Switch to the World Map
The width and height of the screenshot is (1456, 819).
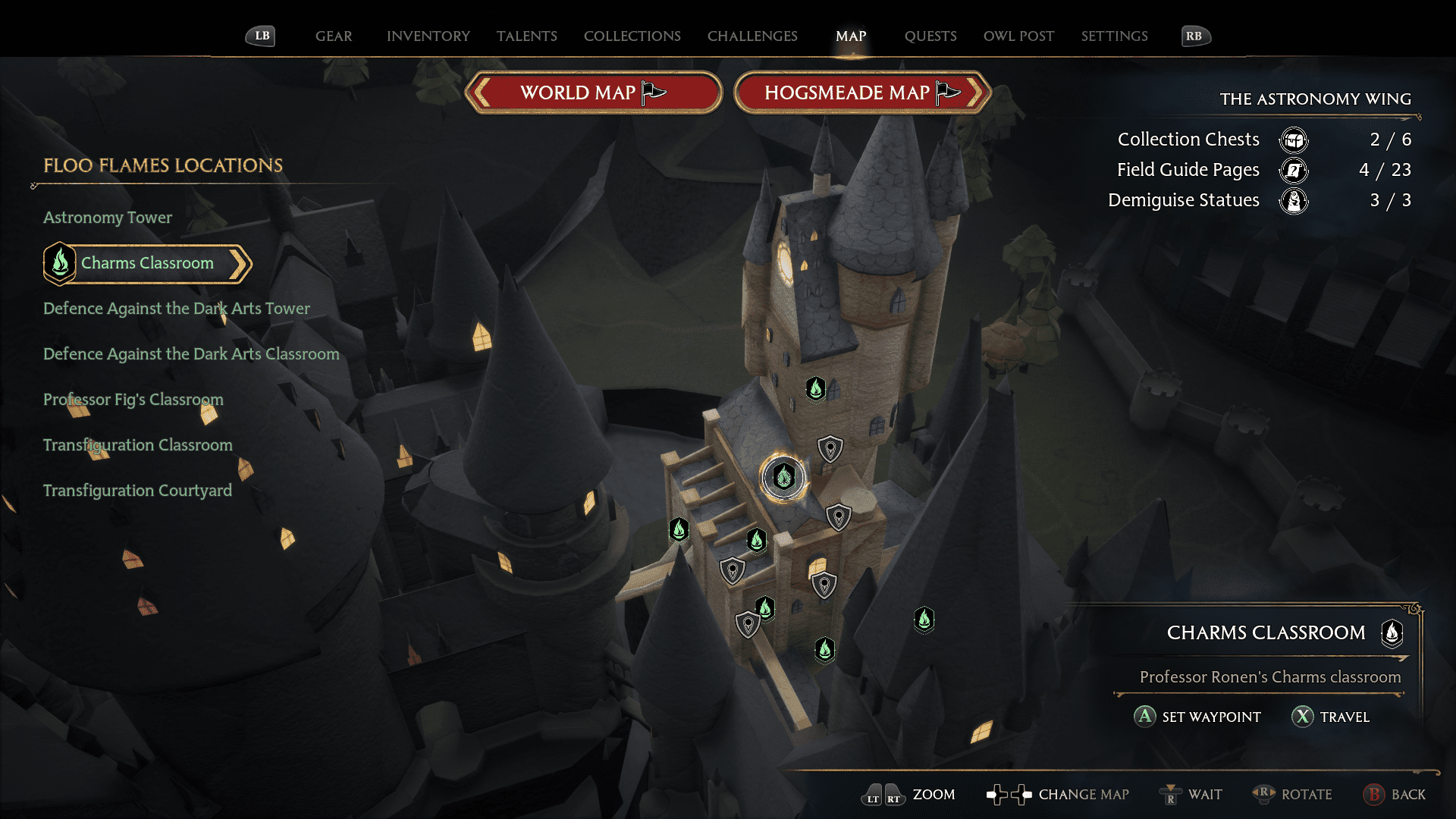click(x=593, y=93)
